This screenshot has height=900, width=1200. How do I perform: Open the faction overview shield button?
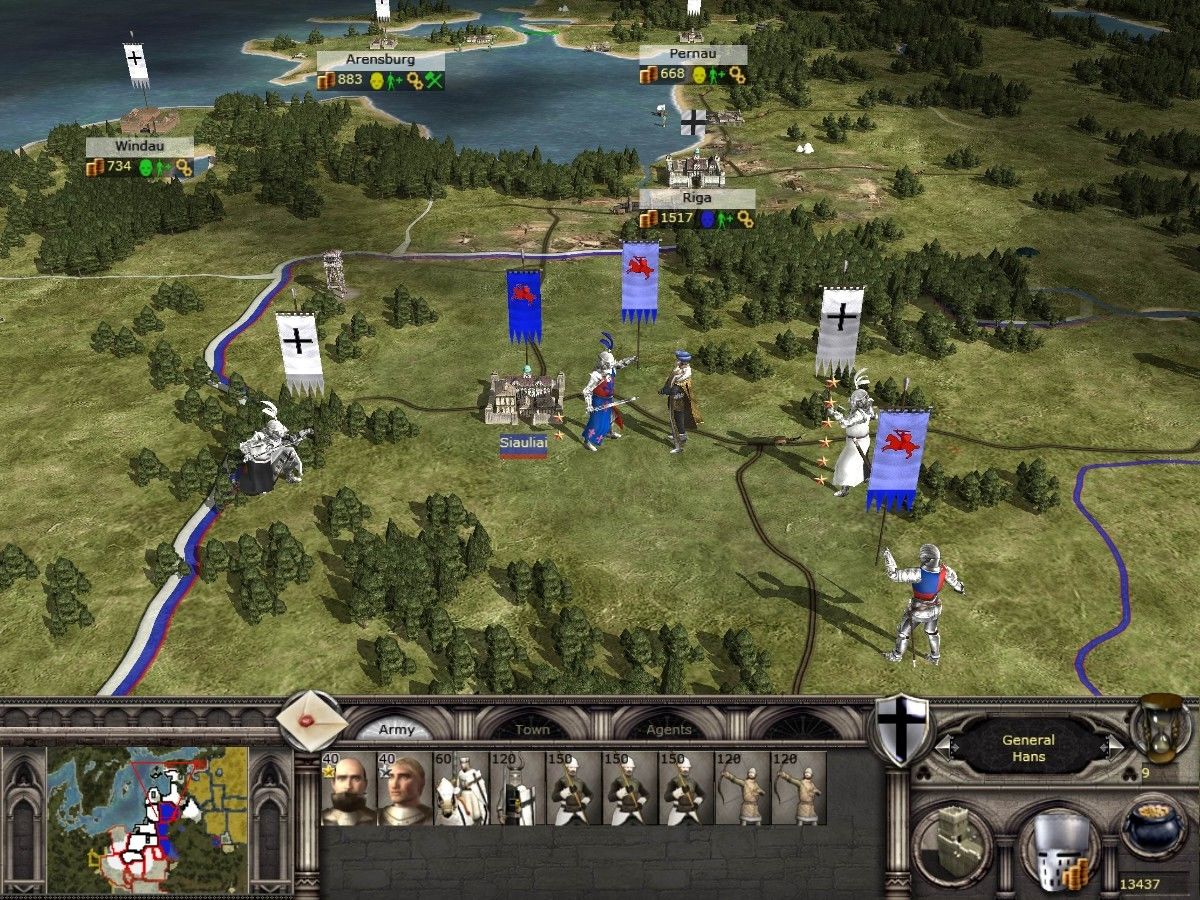(901, 729)
